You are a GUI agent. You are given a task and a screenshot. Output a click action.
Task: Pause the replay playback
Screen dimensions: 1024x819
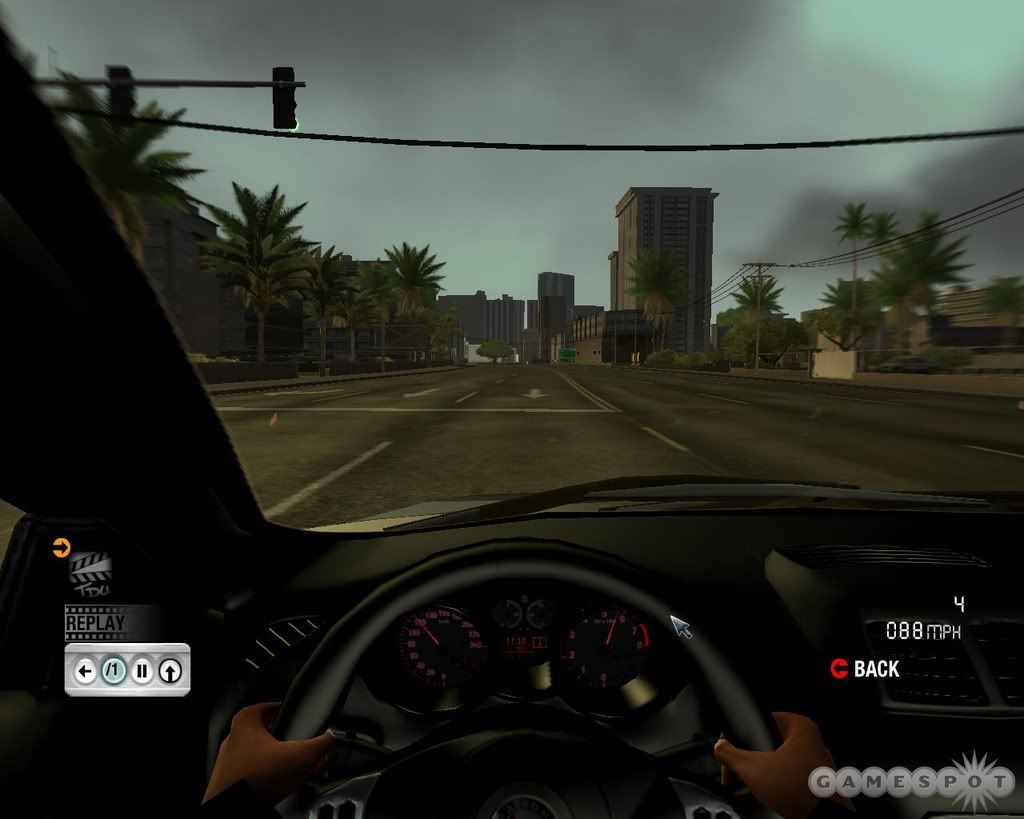(142, 671)
